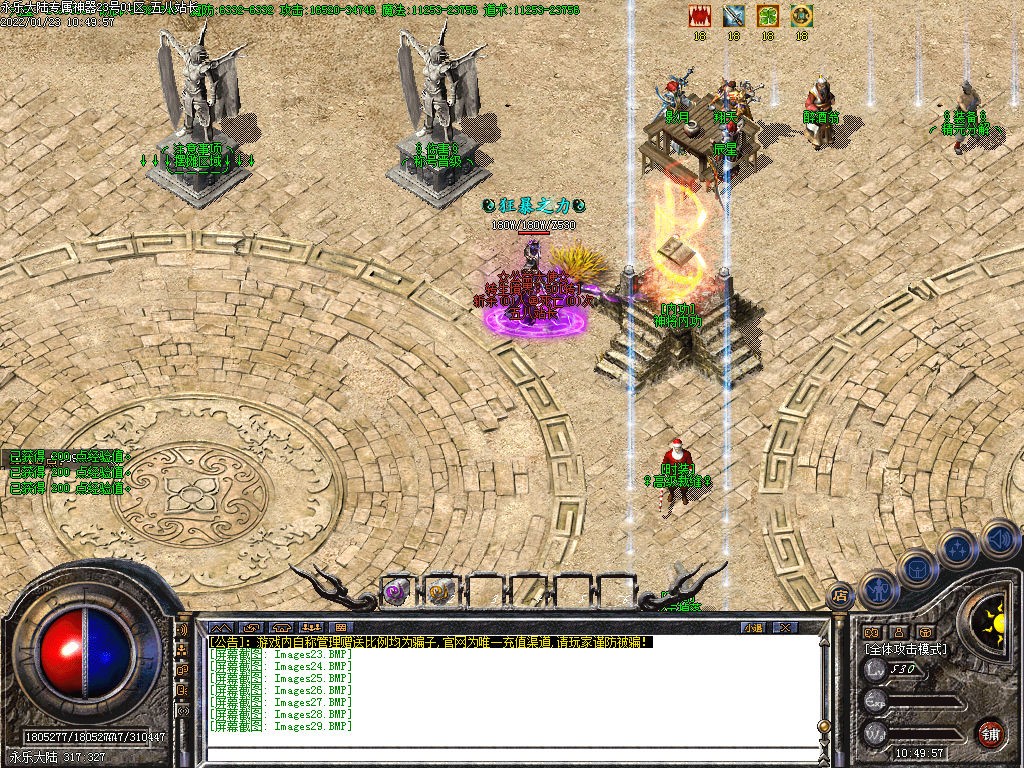Switch the 全体攻击模式 attack mode label
Image resolution: width=1024 pixels, height=768 pixels.
point(906,649)
